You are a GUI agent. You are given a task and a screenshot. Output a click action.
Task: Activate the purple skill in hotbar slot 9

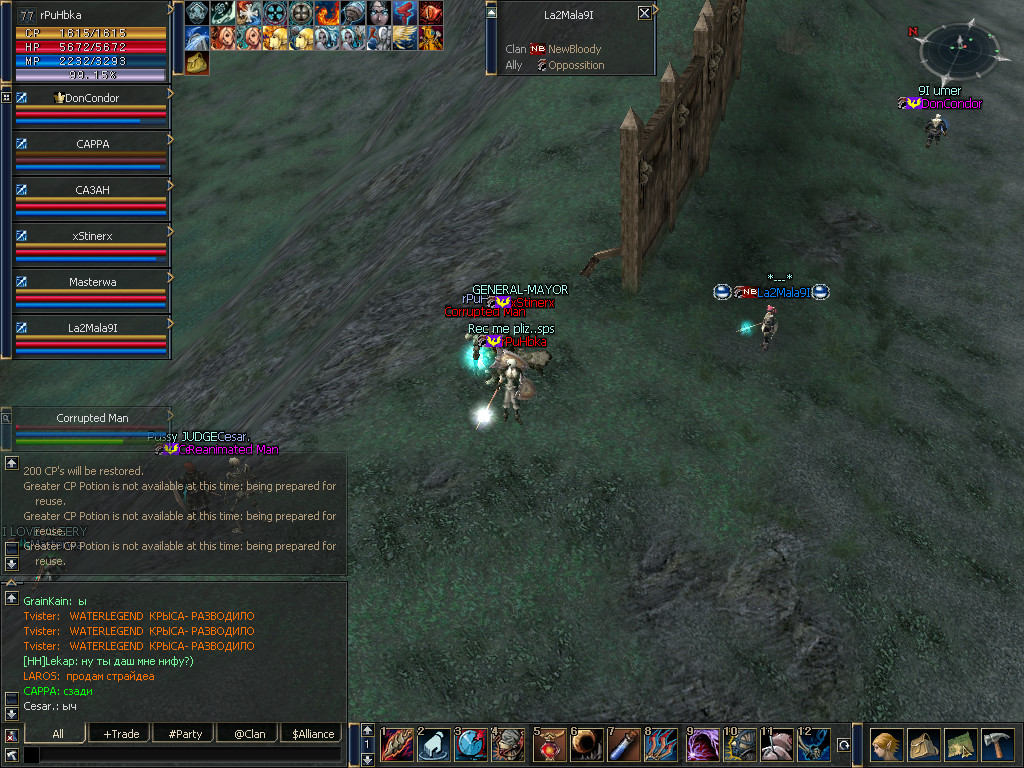click(703, 746)
